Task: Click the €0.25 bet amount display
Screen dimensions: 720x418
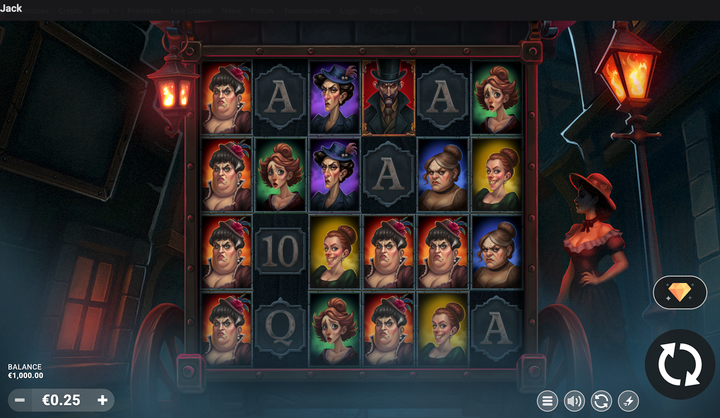Action: coord(61,400)
